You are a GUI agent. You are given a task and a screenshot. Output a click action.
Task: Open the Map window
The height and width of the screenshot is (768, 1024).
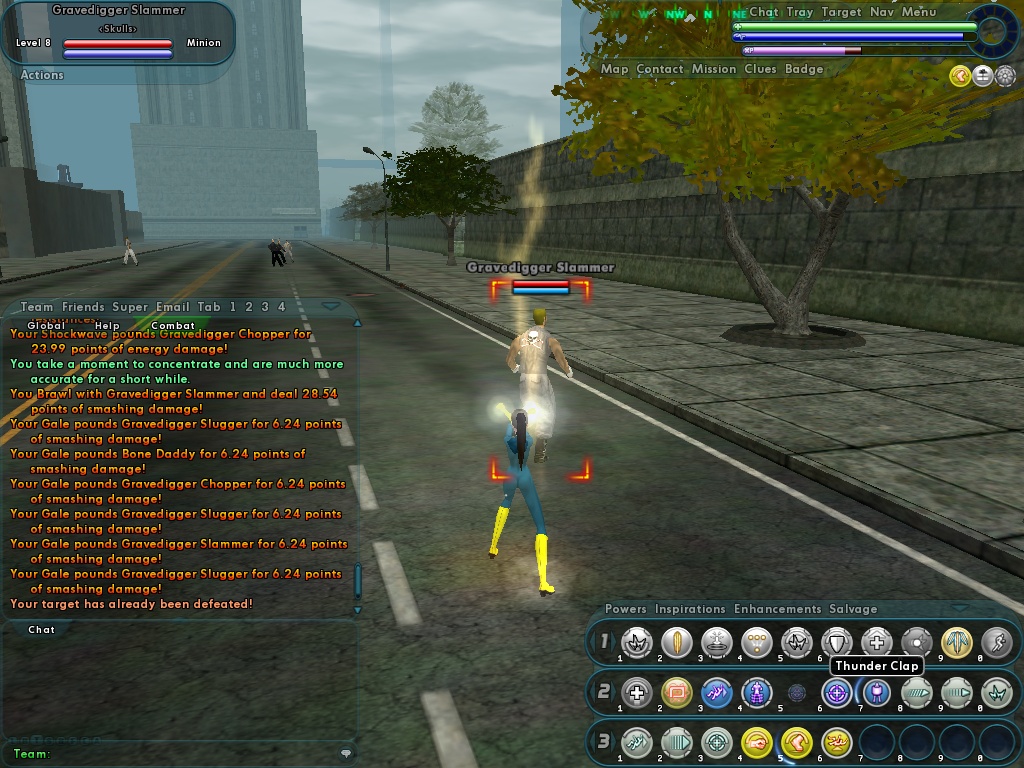(x=614, y=69)
